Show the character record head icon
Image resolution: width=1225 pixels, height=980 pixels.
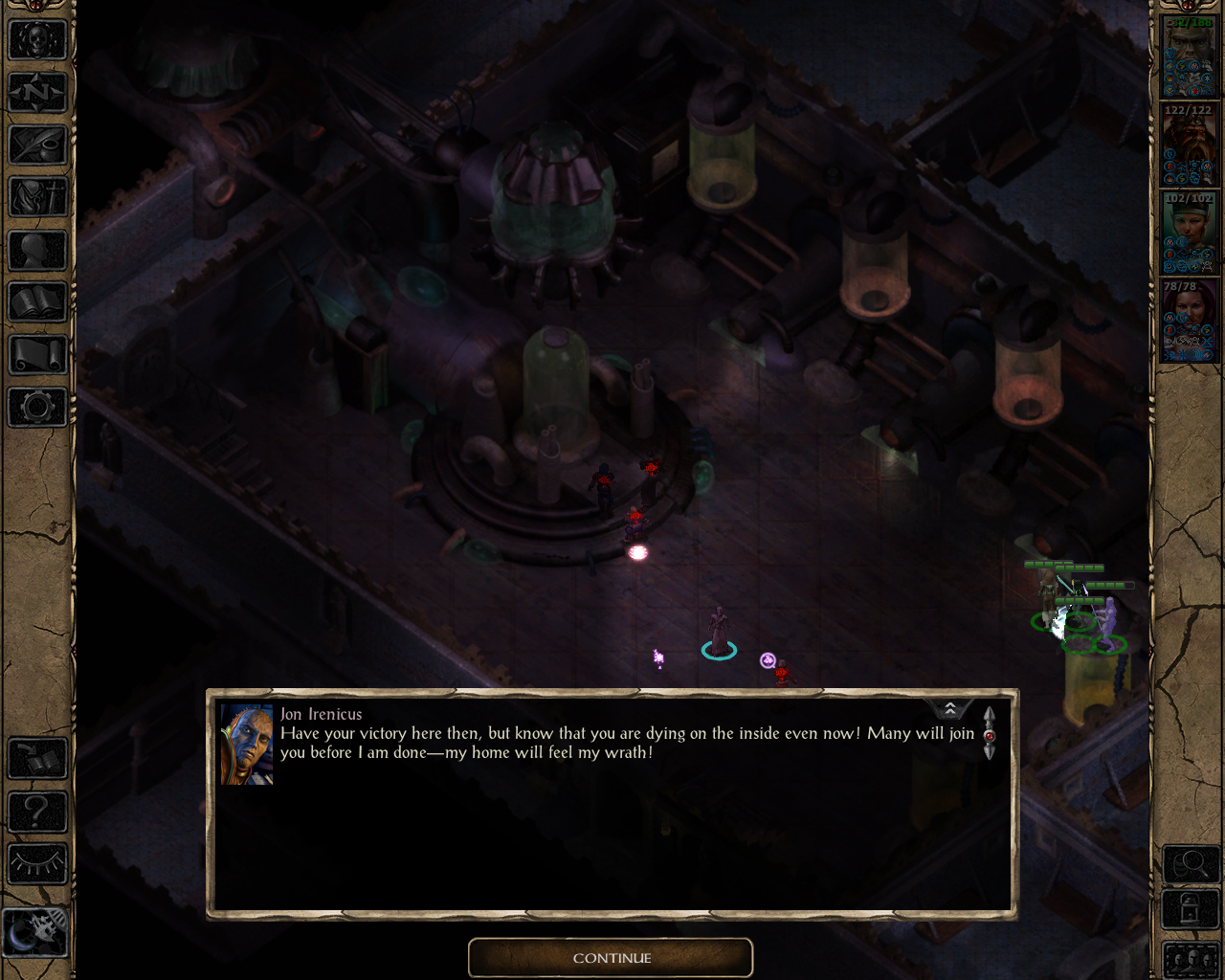tap(37, 251)
